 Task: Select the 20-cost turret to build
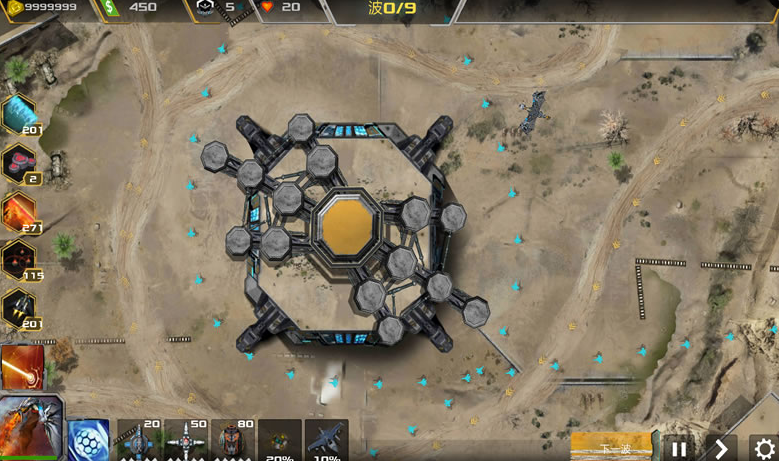coord(138,440)
